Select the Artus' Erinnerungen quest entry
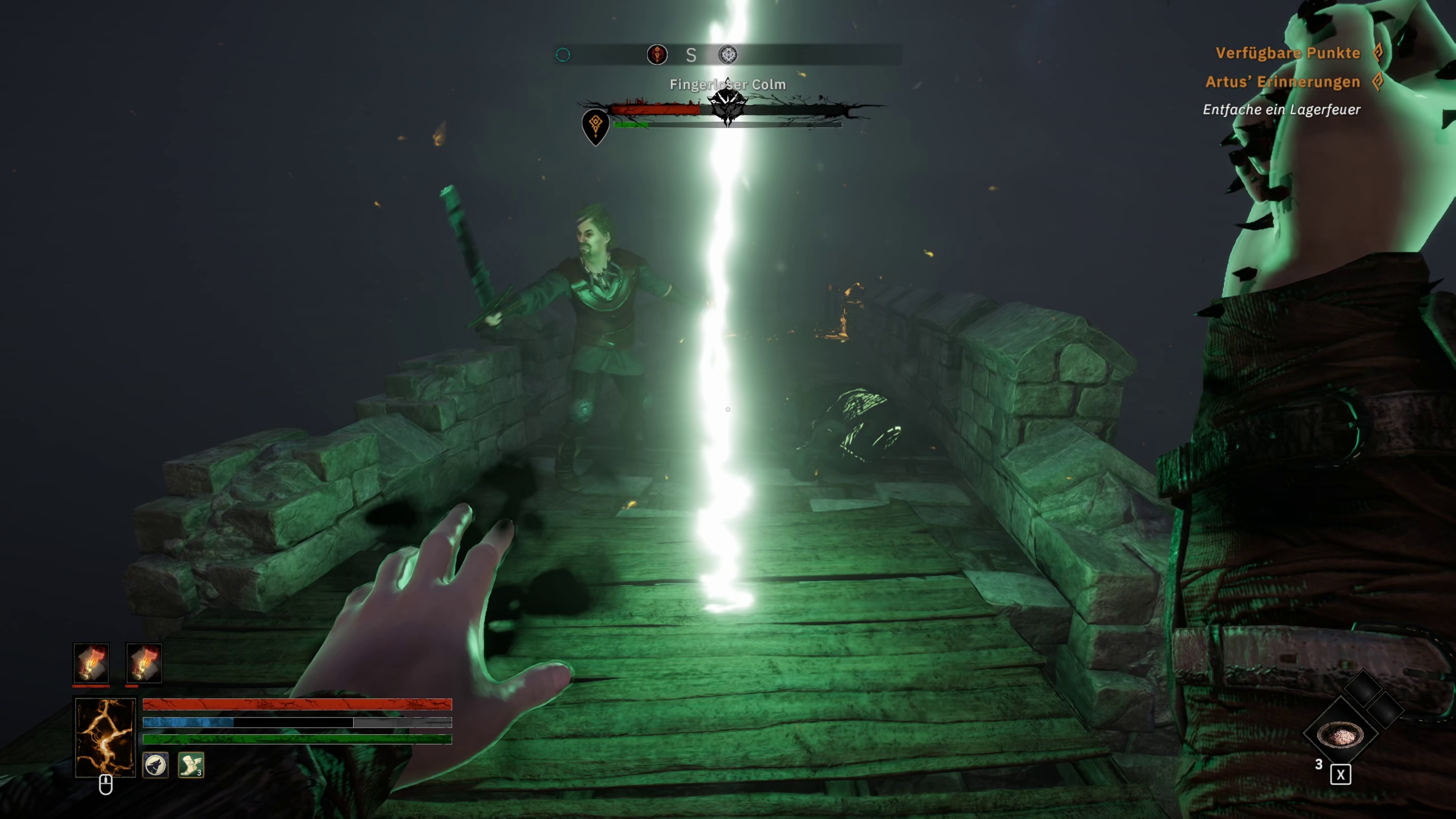This screenshot has width=1456, height=819. click(1282, 82)
